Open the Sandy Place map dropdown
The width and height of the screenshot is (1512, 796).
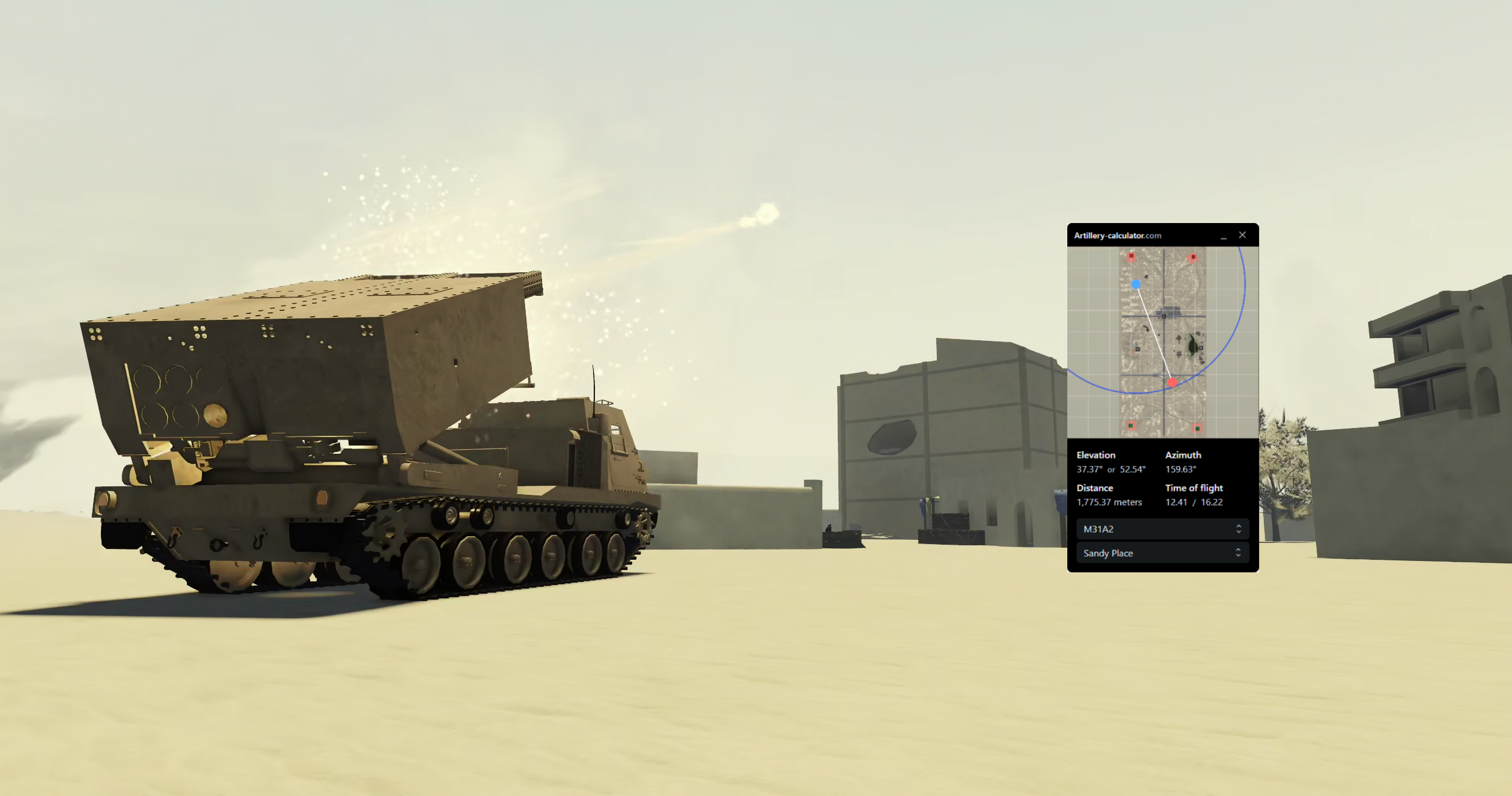click(x=1162, y=553)
